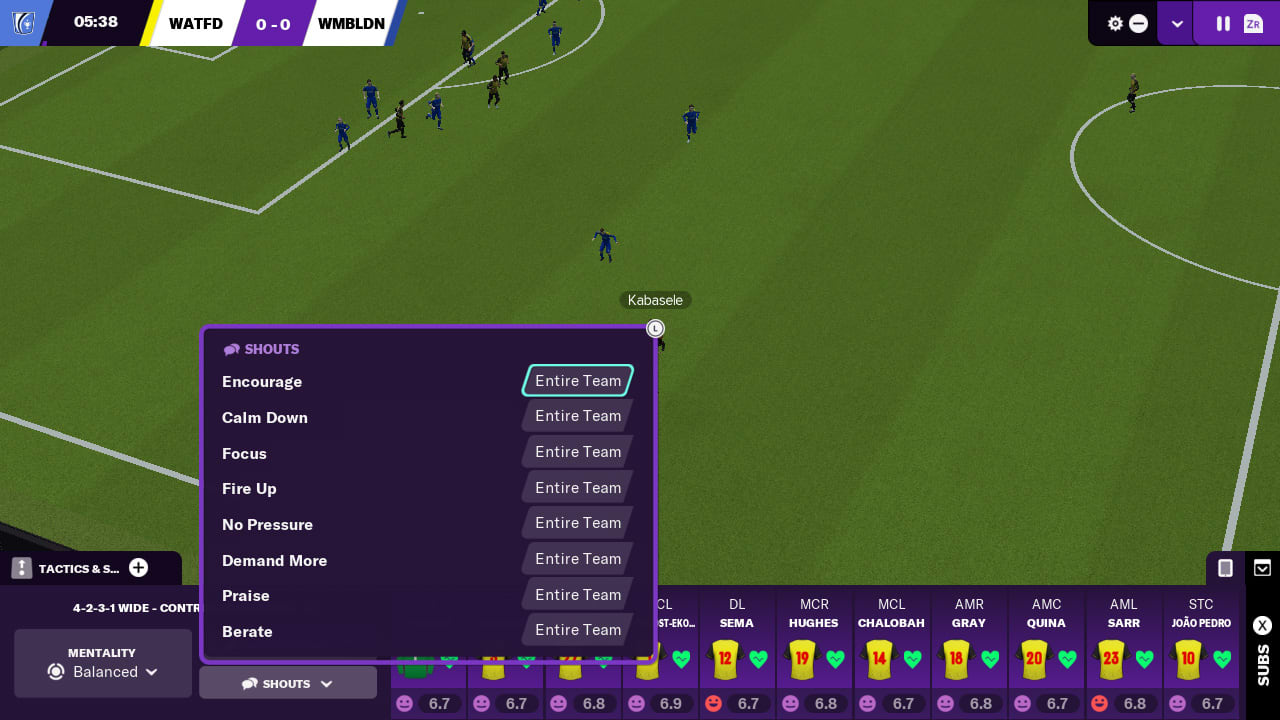Click Entire Team next to Praise
This screenshot has width=1280, height=720.
[577, 594]
